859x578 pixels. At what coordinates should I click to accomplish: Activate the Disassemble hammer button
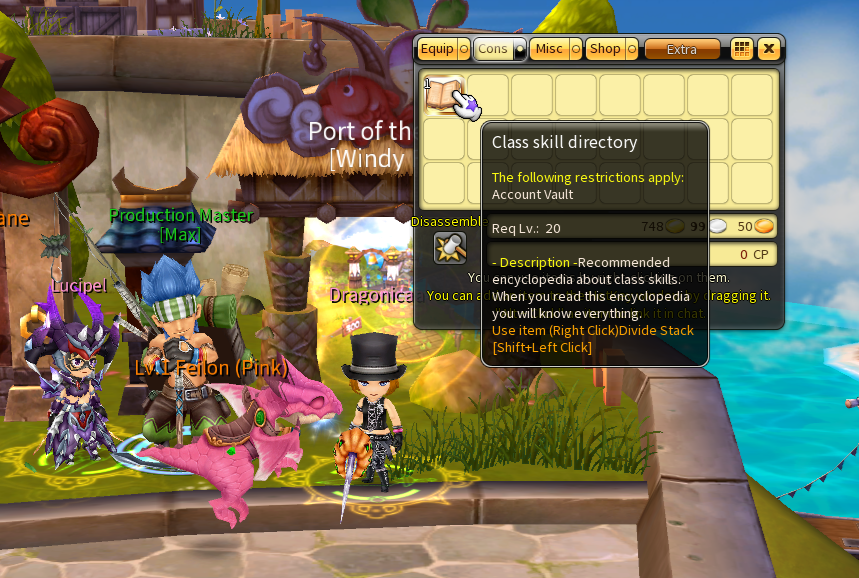tap(450, 247)
